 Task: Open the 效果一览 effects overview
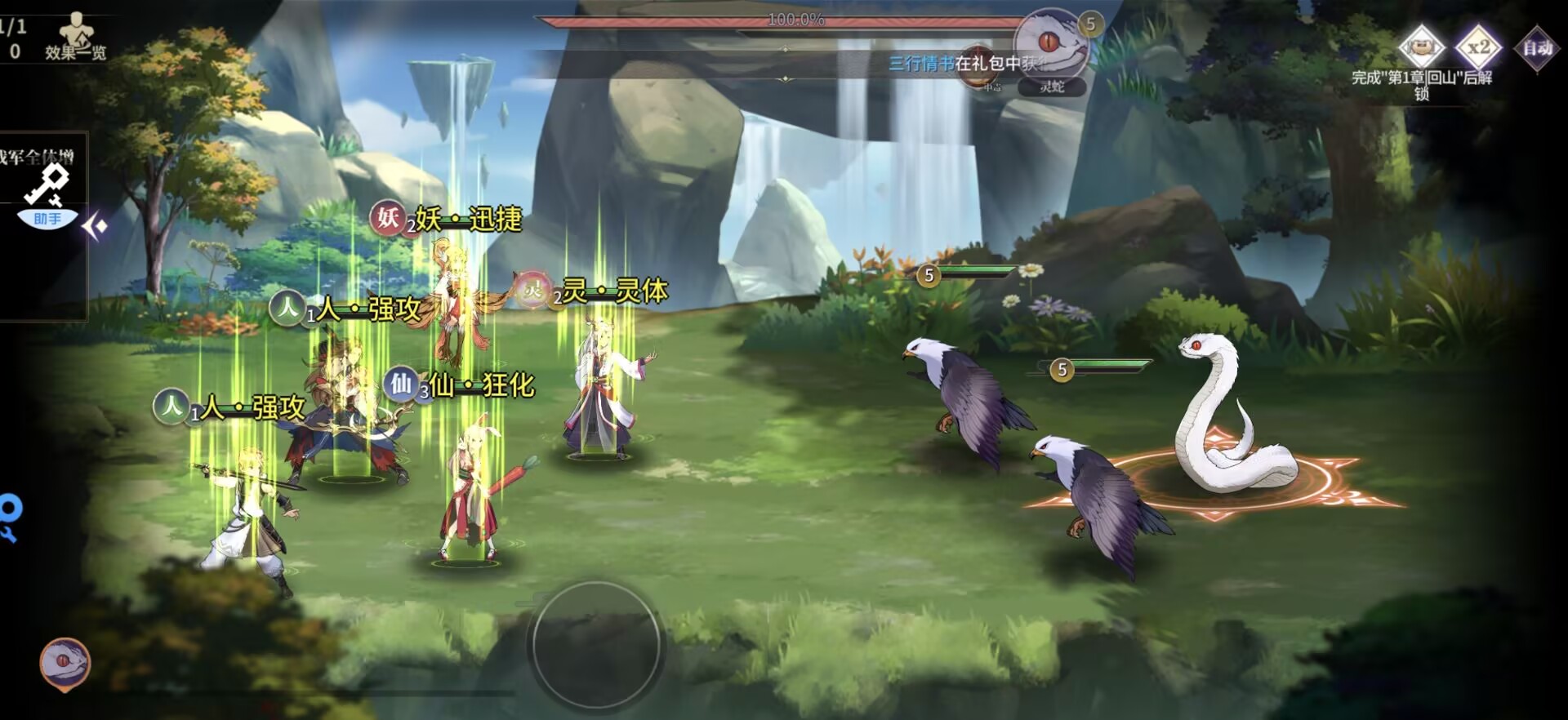coord(76,38)
